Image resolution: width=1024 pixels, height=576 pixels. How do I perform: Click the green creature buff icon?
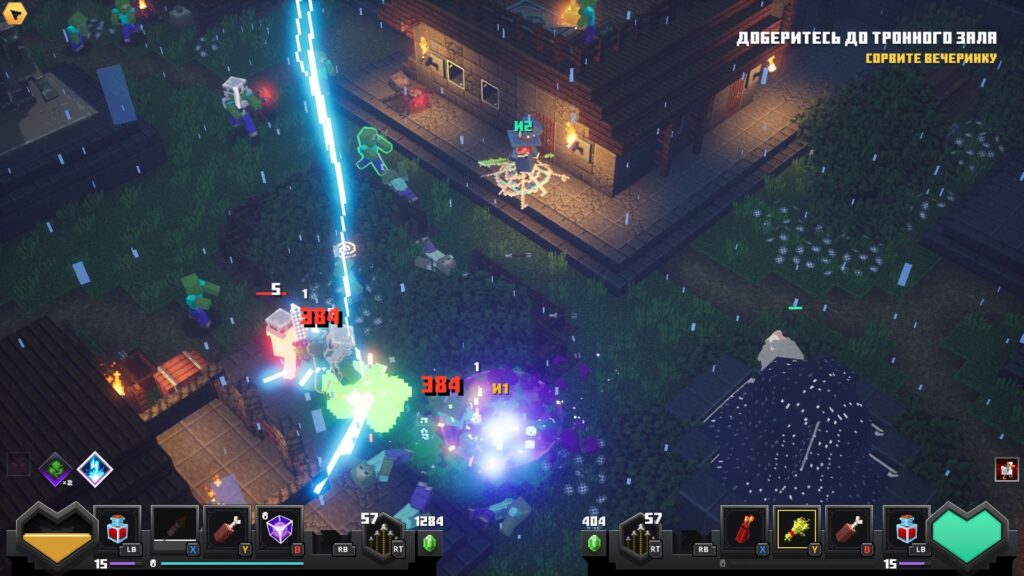pyautogui.click(x=55, y=468)
